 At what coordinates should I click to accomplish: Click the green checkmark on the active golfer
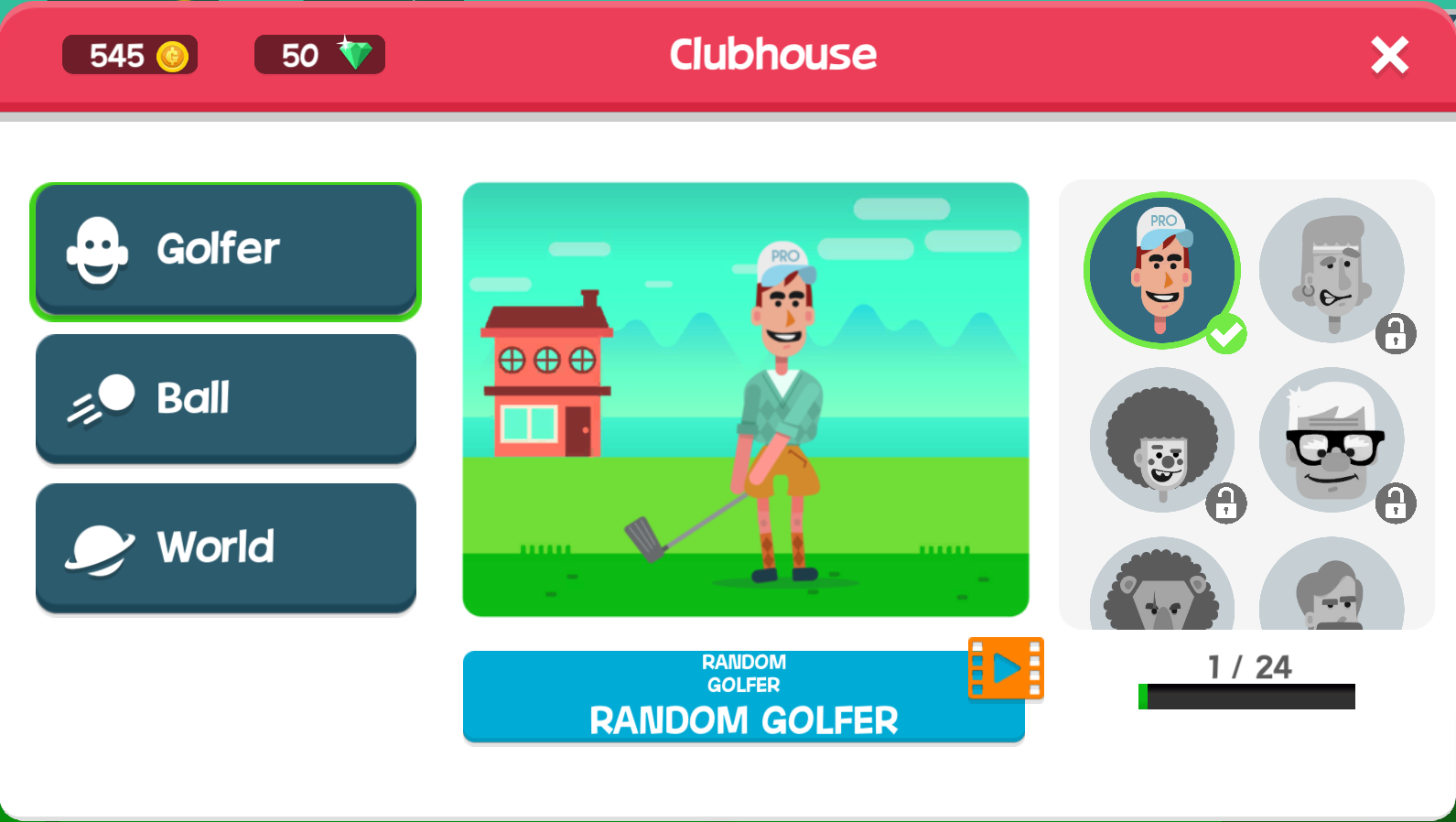coord(1226,334)
